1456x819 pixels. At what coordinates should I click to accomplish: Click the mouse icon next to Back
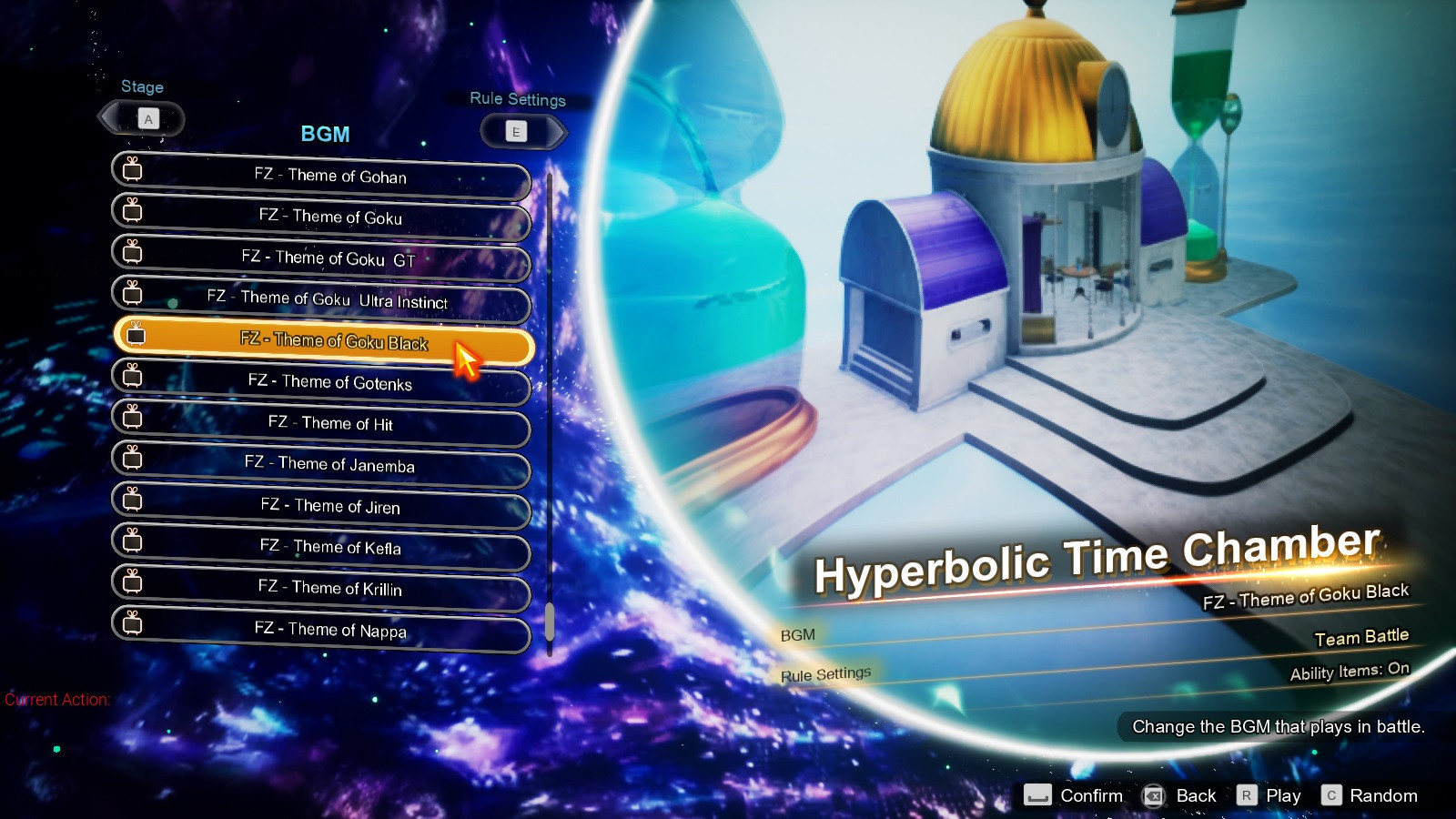coord(1155,794)
